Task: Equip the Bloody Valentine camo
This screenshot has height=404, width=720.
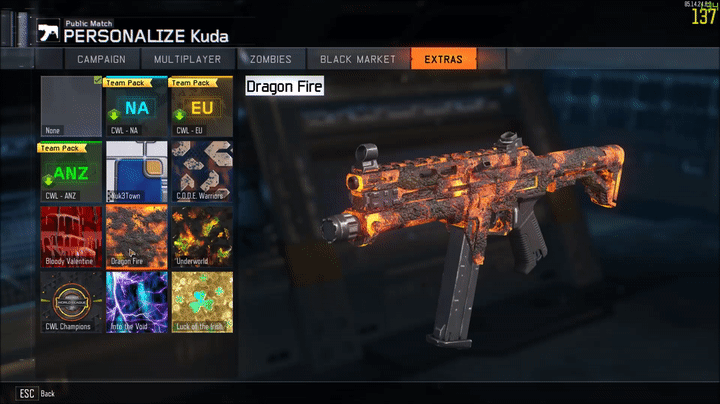Action: [72, 237]
